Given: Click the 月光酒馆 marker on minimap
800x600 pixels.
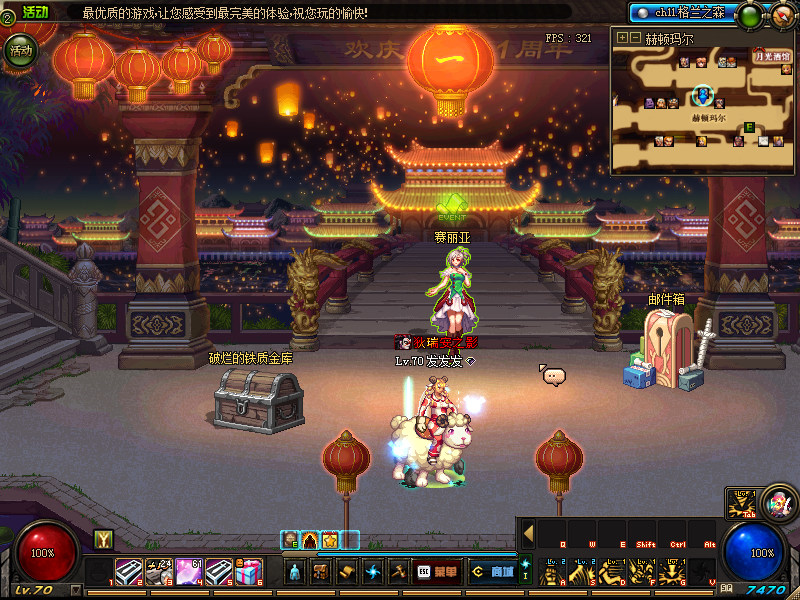Looking at the screenshot, I should 771,57.
